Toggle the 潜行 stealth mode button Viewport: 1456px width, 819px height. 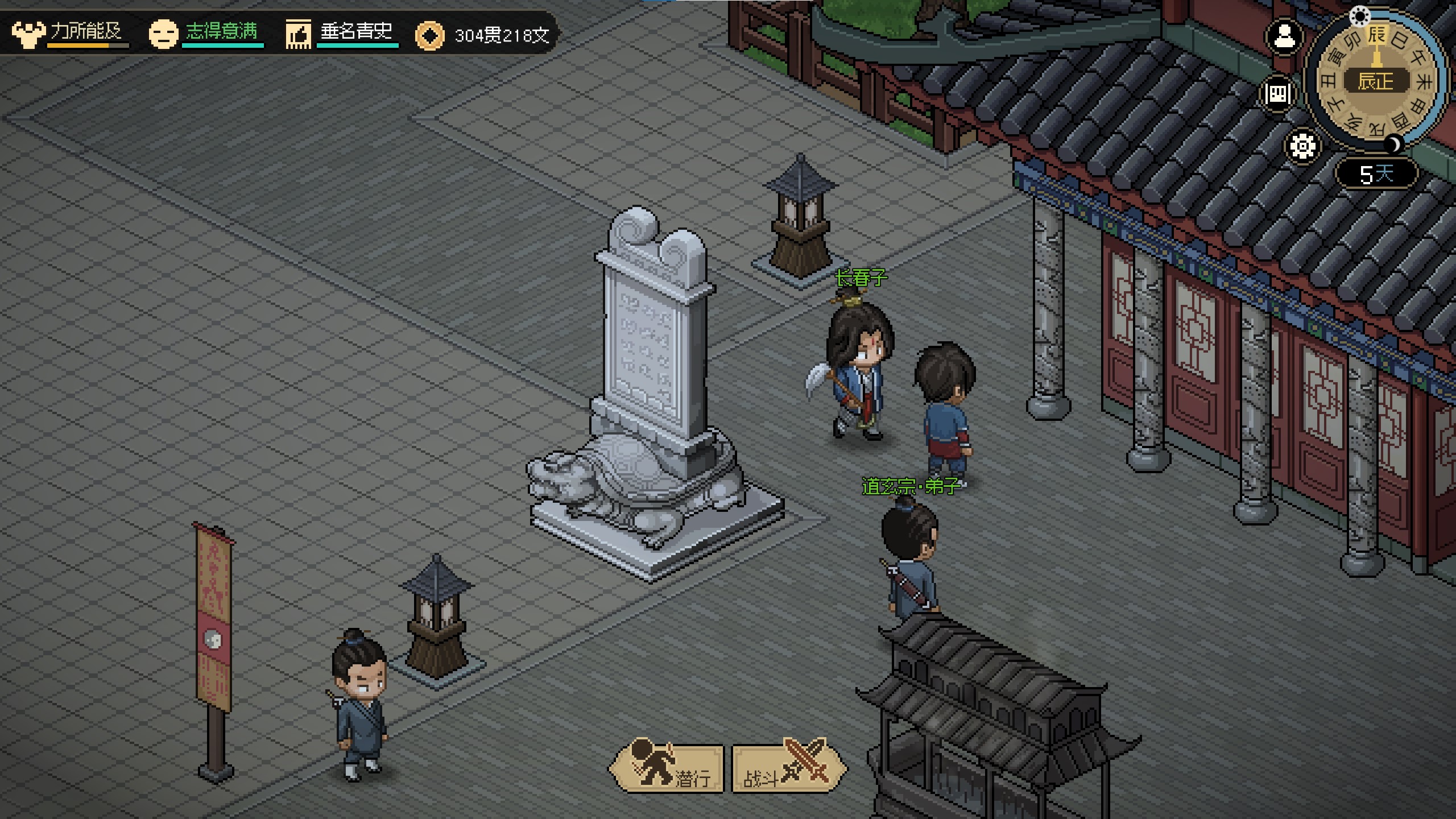(667, 768)
